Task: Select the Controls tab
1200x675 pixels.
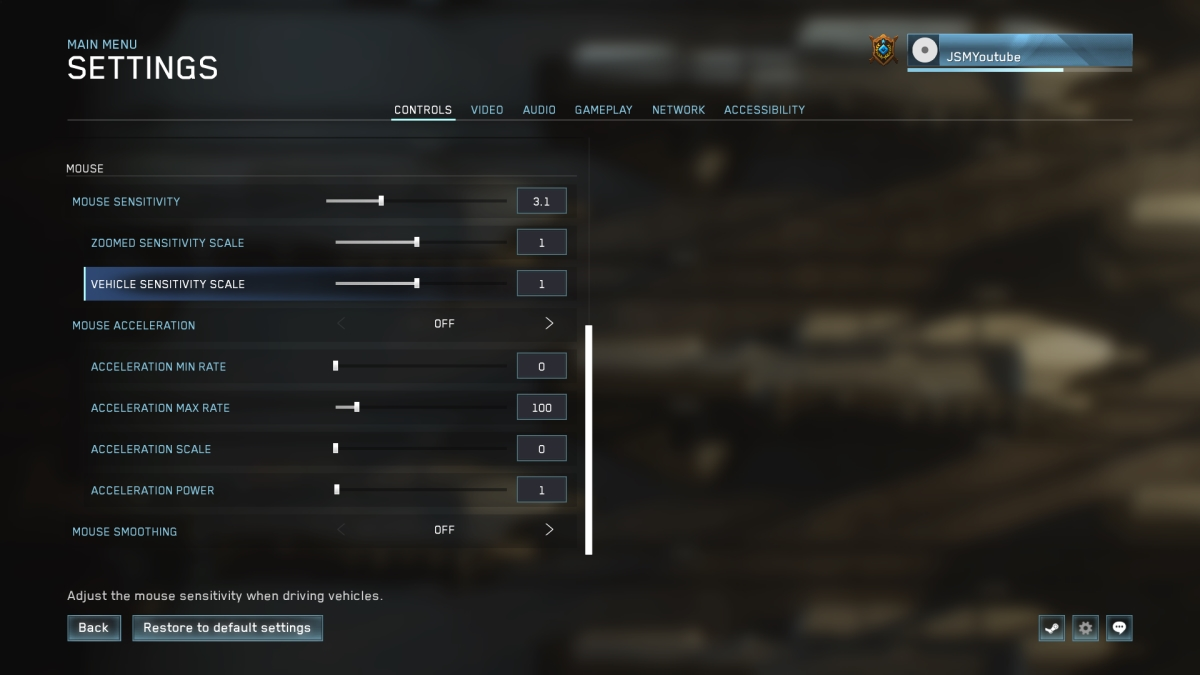Action: (423, 110)
